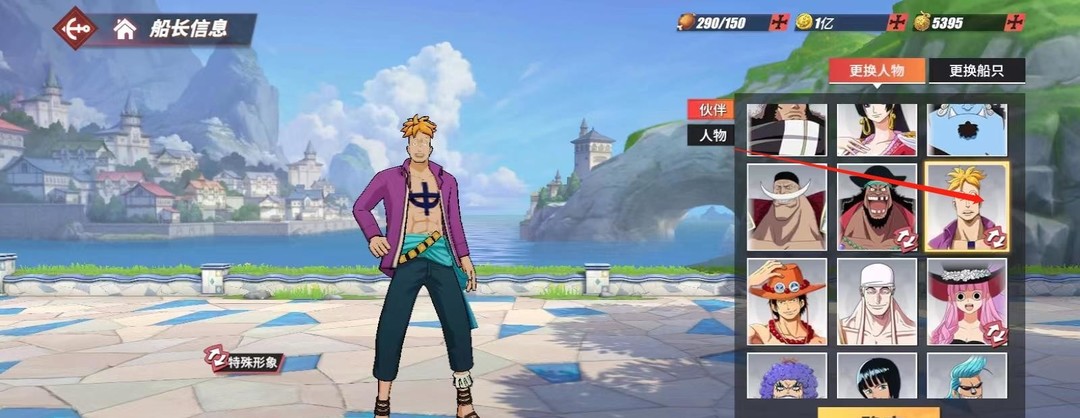The width and height of the screenshot is (1080, 418).
Task: Click the anchor back button
Action: pyautogui.click(x=74, y=29)
